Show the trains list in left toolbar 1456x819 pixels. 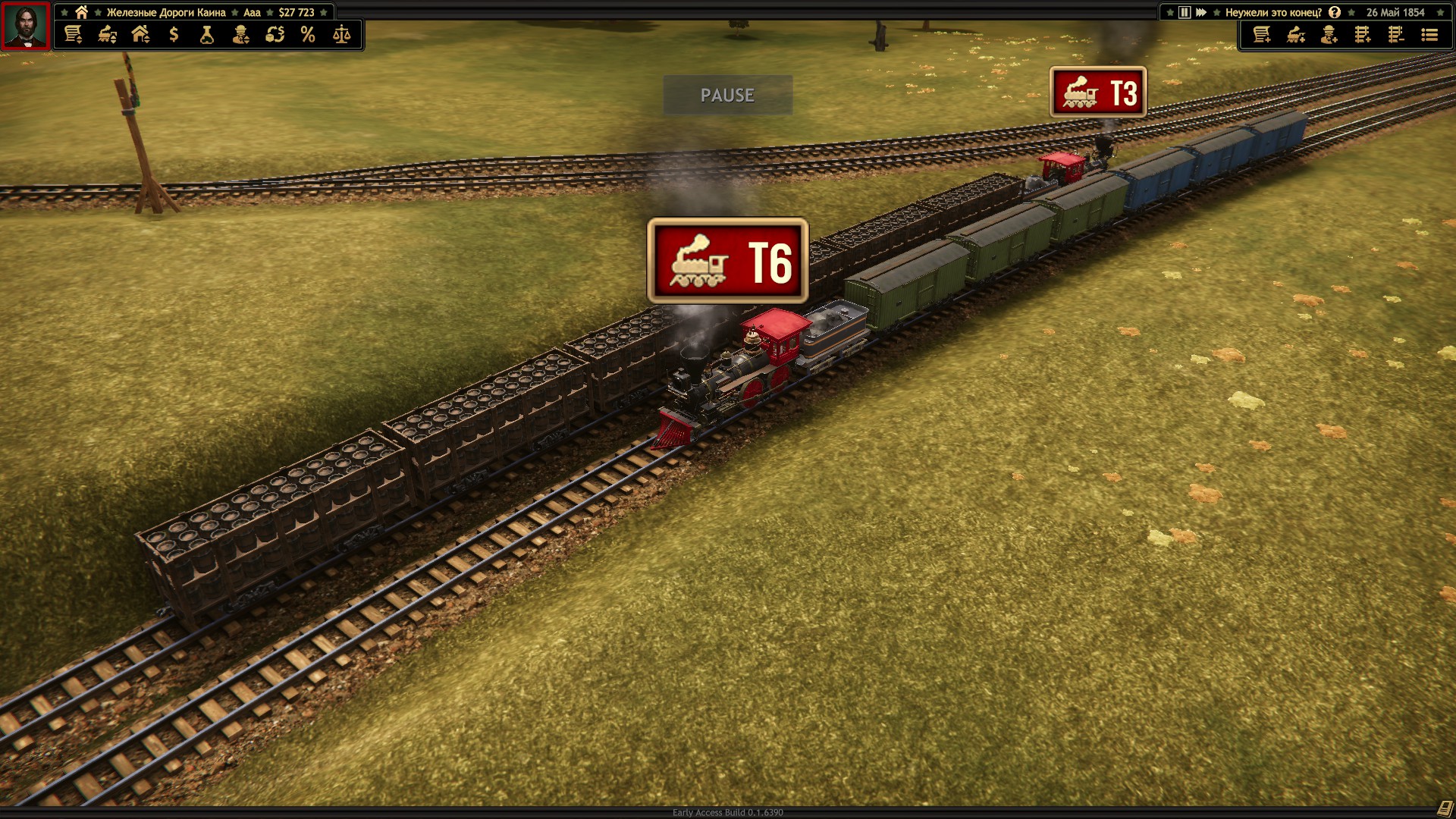click(x=107, y=34)
